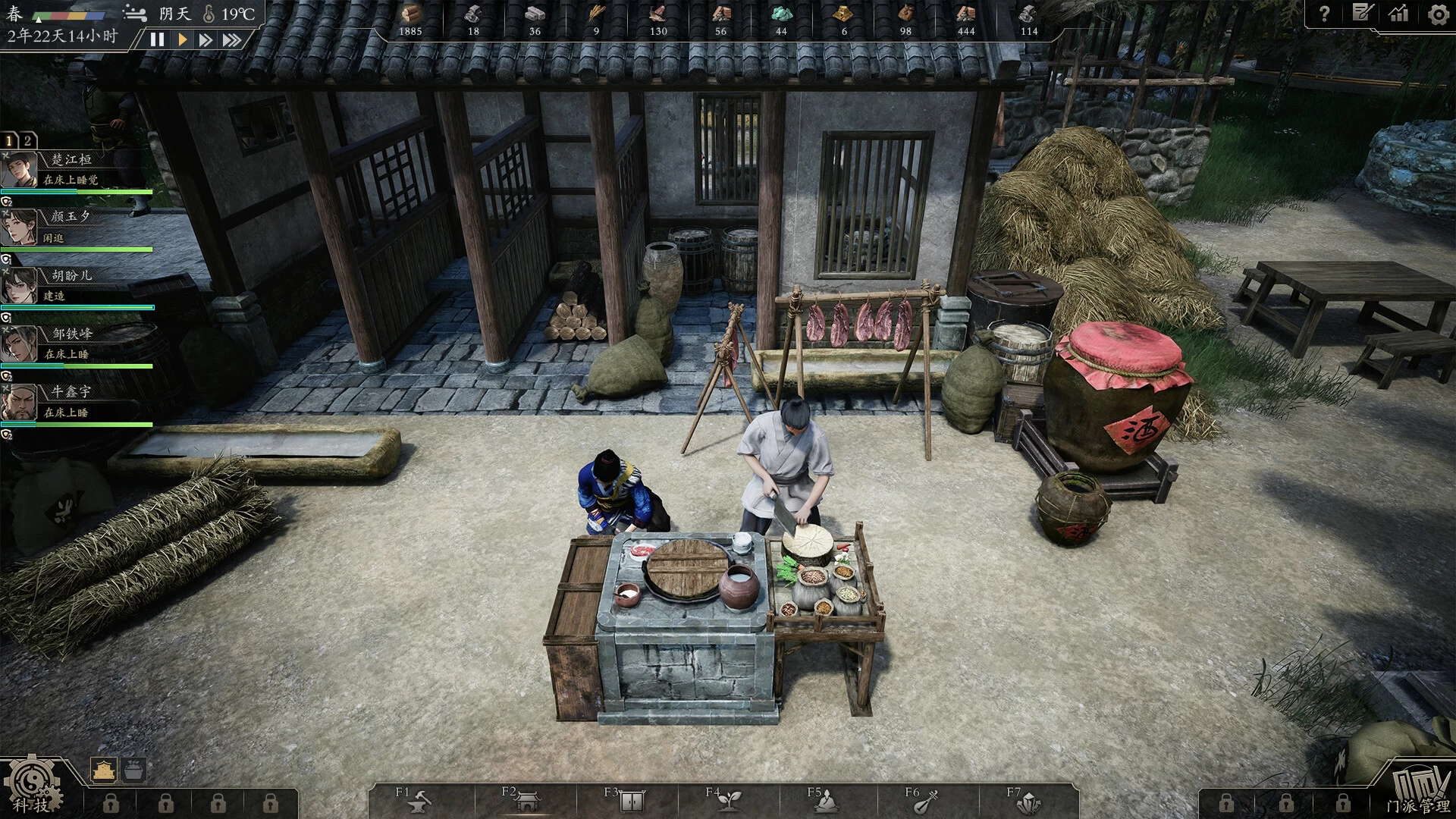Open the 门派管理 sect management panel
Image resolution: width=1456 pixels, height=819 pixels.
tap(1421, 789)
